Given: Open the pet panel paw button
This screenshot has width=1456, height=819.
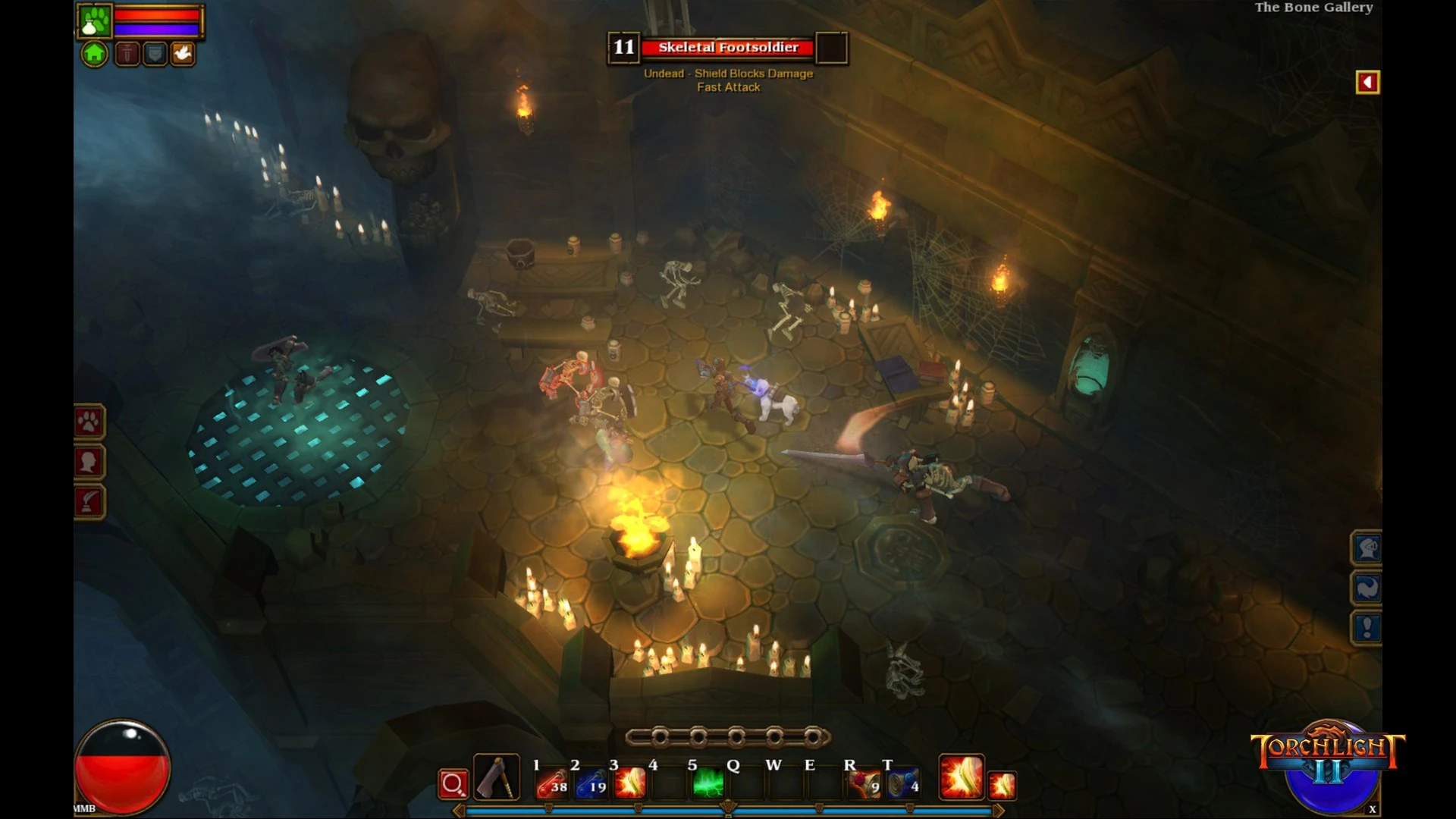Looking at the screenshot, I should (89, 422).
